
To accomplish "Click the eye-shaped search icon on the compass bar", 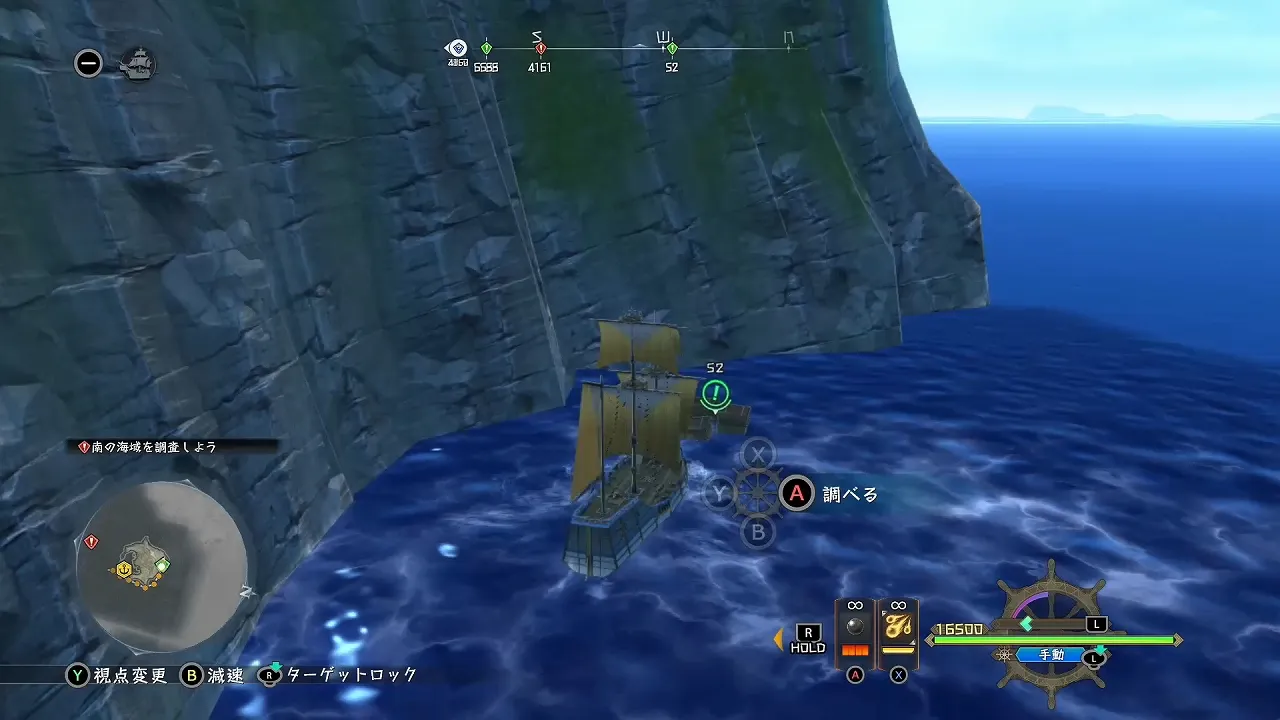I will point(457,46).
